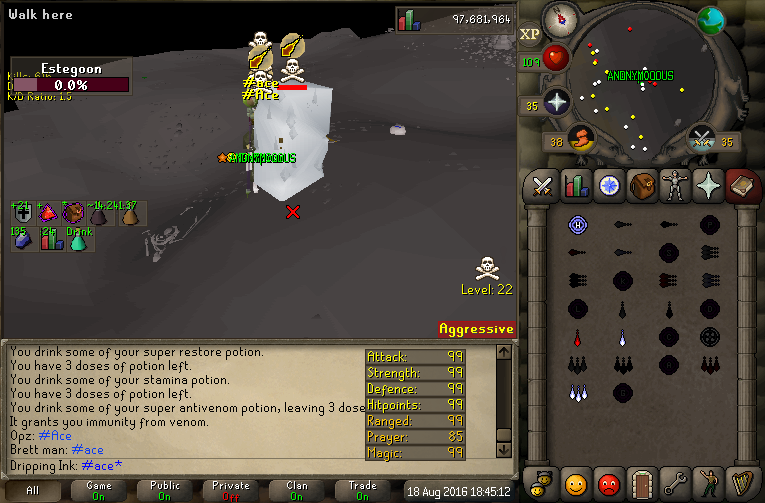Cast the Home Teleport spell
The width and height of the screenshot is (765, 503).
point(576,224)
